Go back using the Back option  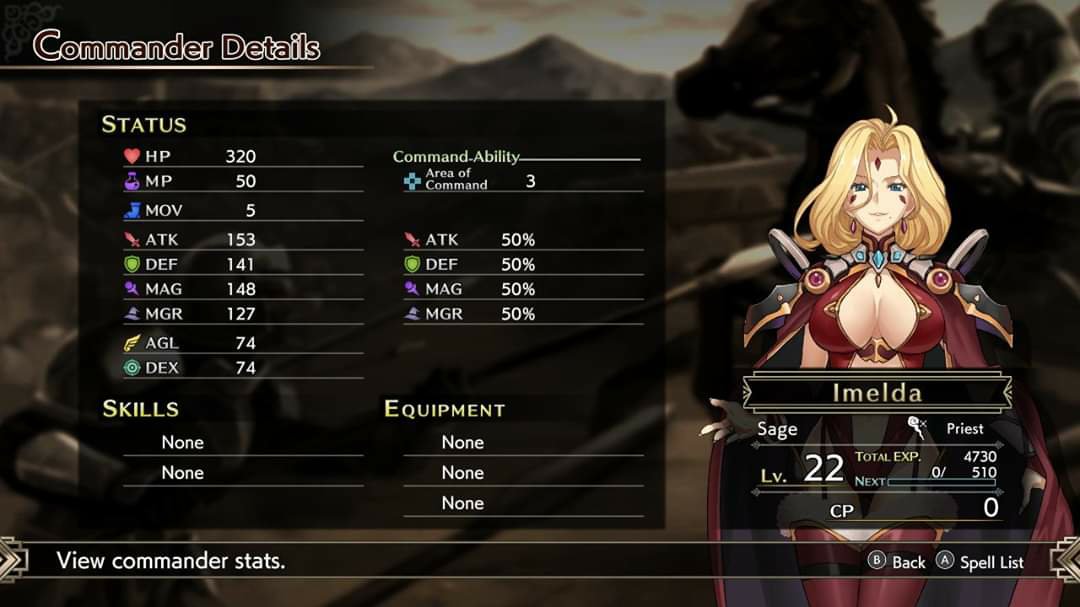pos(898,562)
